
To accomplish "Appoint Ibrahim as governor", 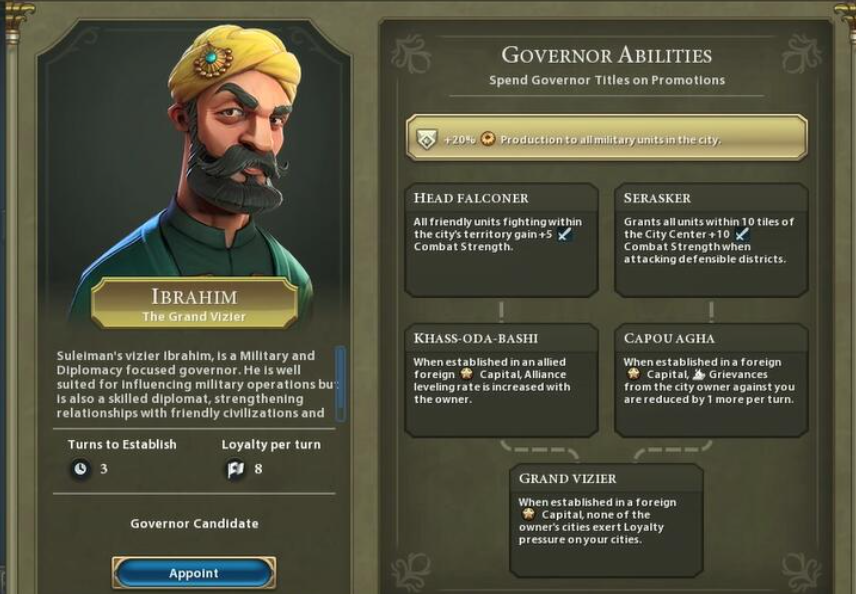I will (x=193, y=573).
